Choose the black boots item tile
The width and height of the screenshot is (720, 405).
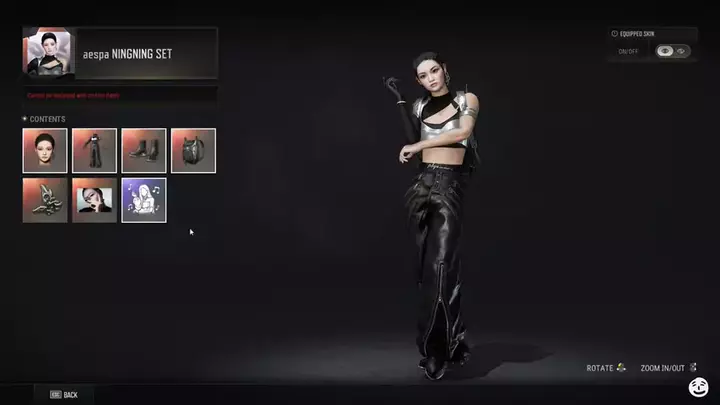(x=144, y=150)
